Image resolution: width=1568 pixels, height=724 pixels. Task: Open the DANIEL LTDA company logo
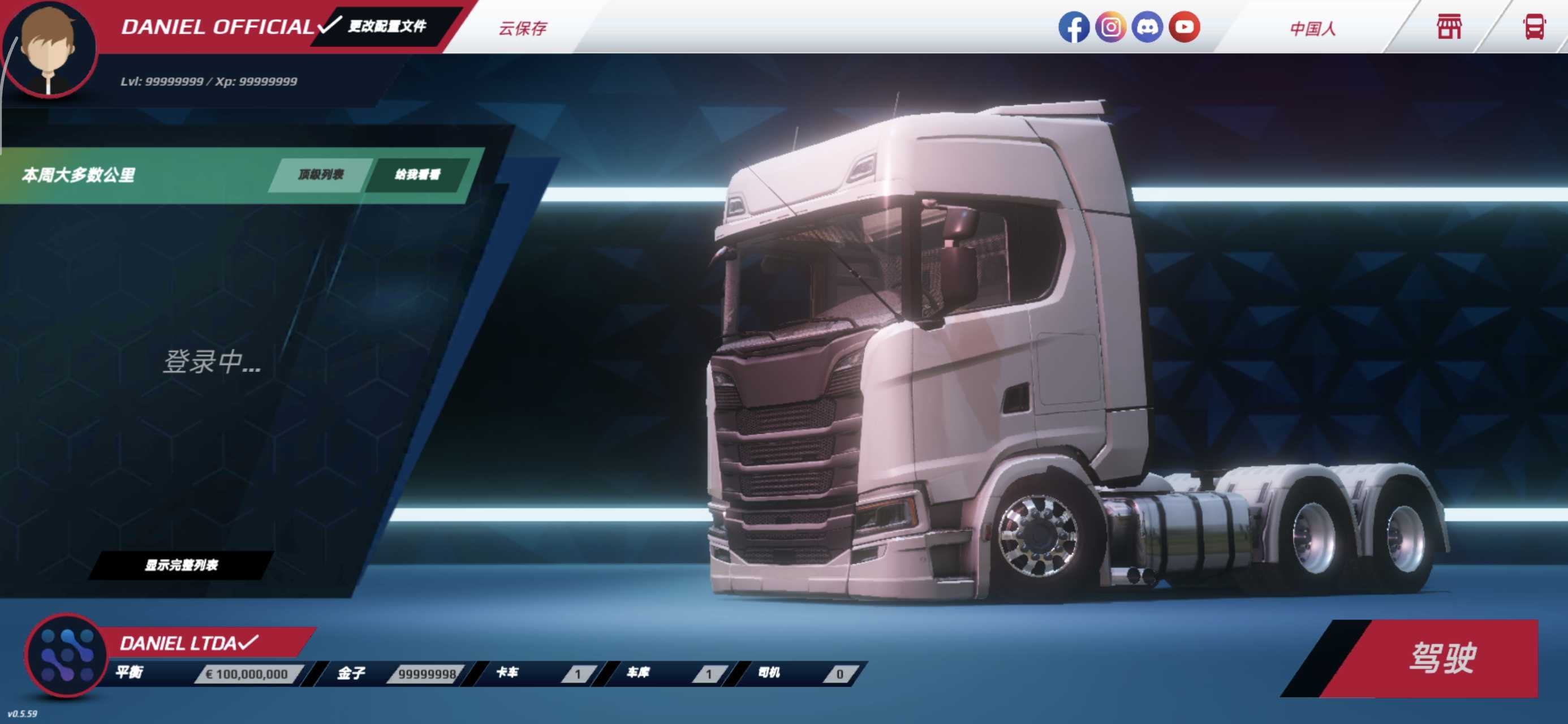click(66, 655)
